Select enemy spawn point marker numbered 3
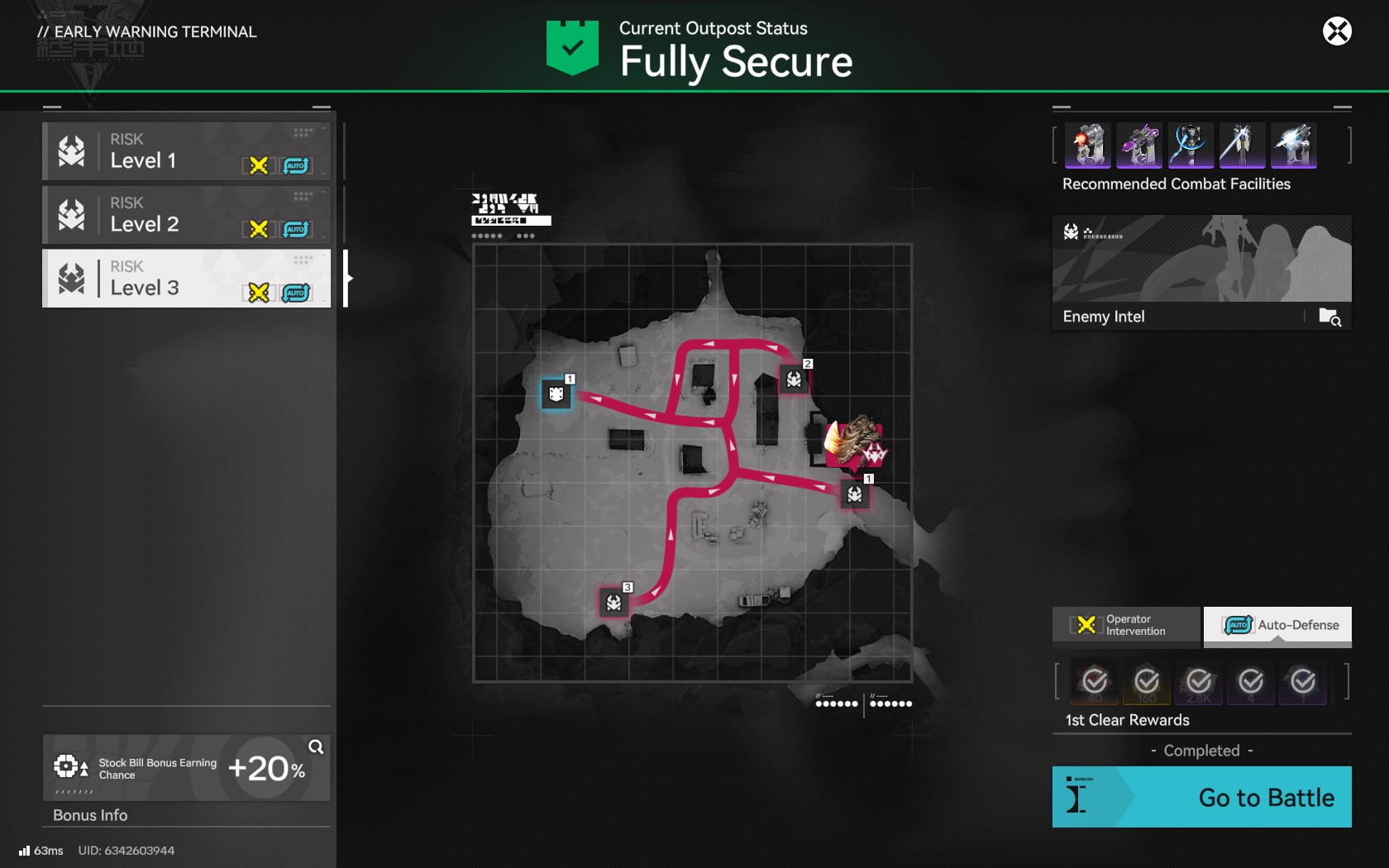Image resolution: width=1389 pixels, height=868 pixels. point(613,603)
